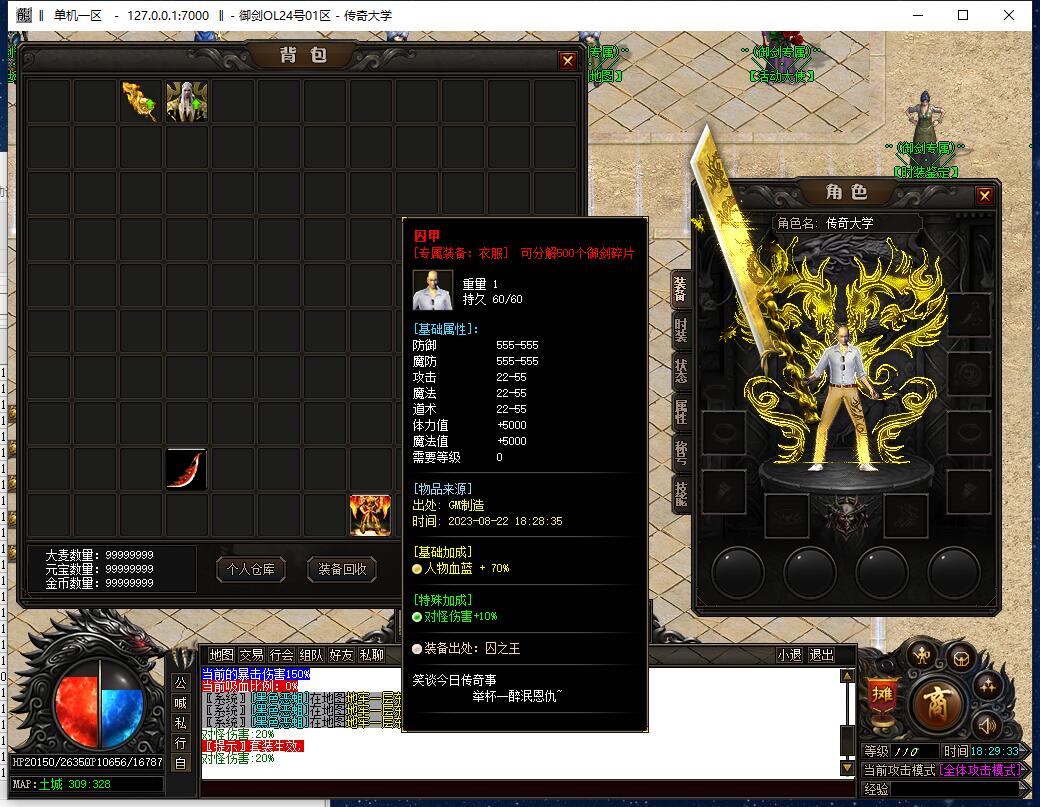Open the 装备回收 equipment recycling
Viewport: 1040px width, 807px height.
click(342, 570)
